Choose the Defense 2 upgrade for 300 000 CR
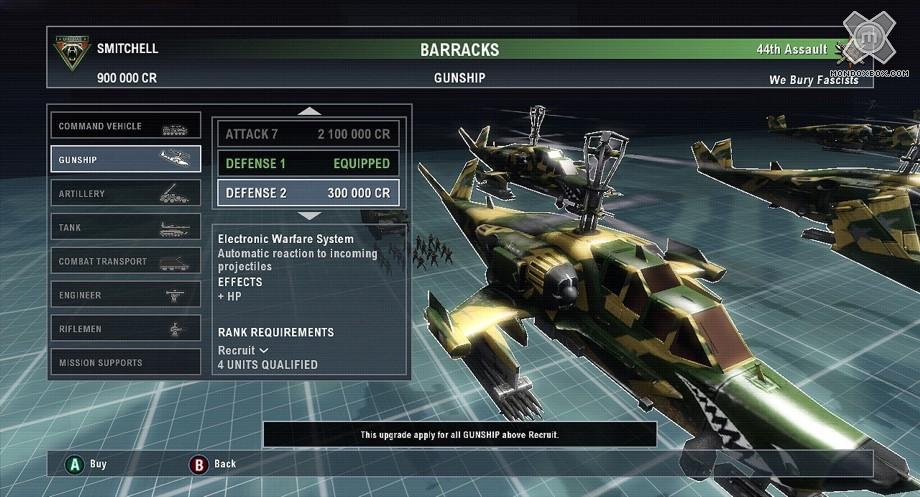Image resolution: width=920 pixels, height=497 pixels. tap(308, 193)
